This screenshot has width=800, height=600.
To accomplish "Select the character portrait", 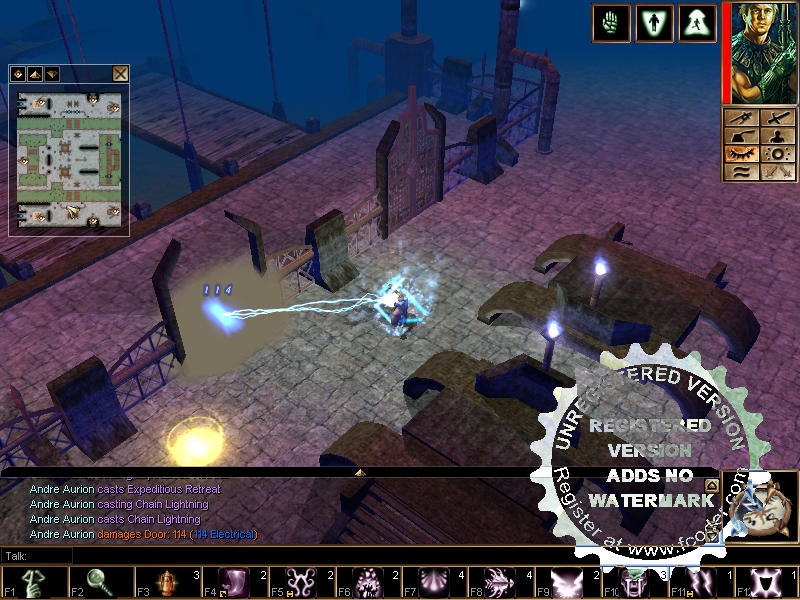I will coord(759,50).
